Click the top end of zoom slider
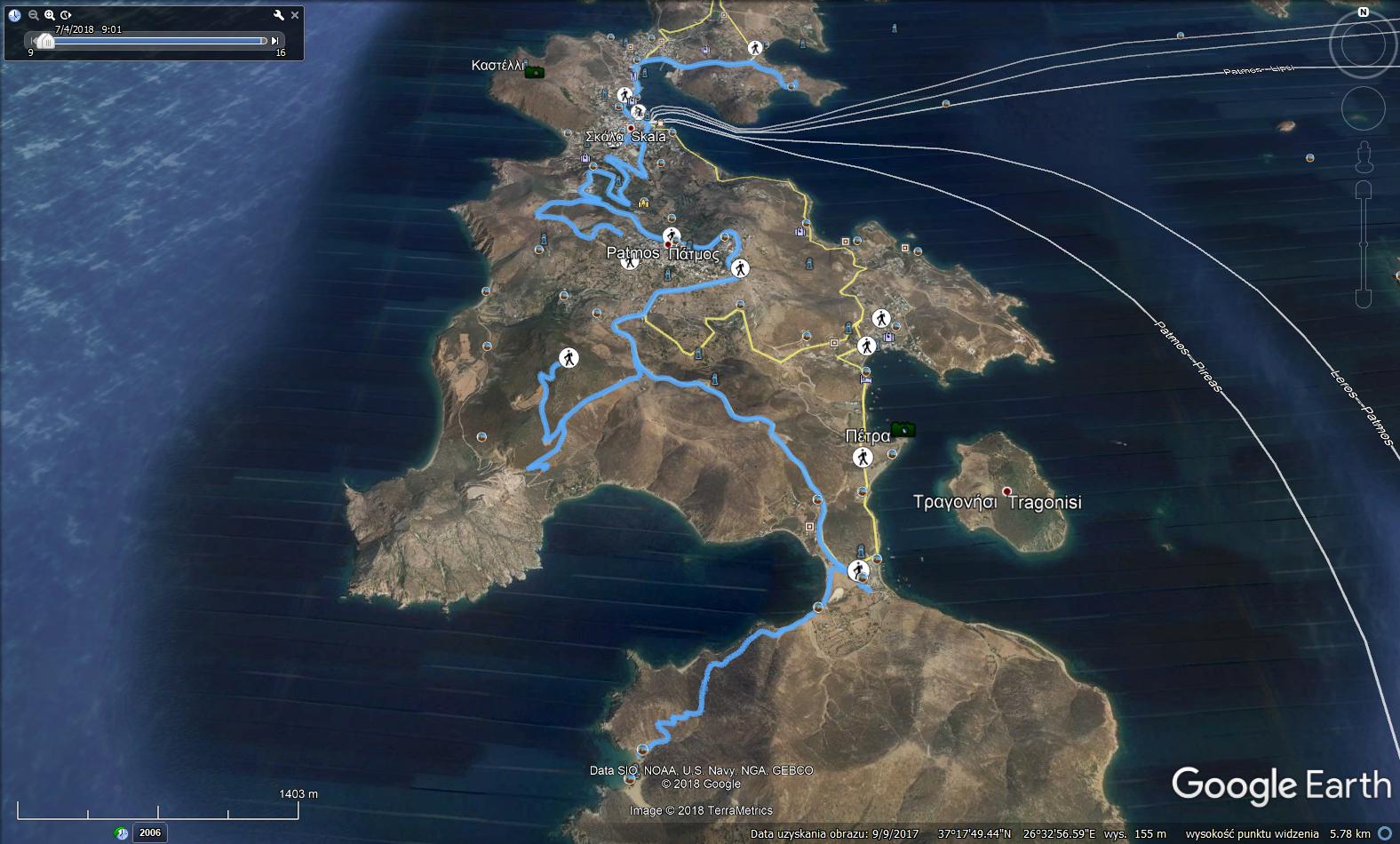 (x=1364, y=190)
